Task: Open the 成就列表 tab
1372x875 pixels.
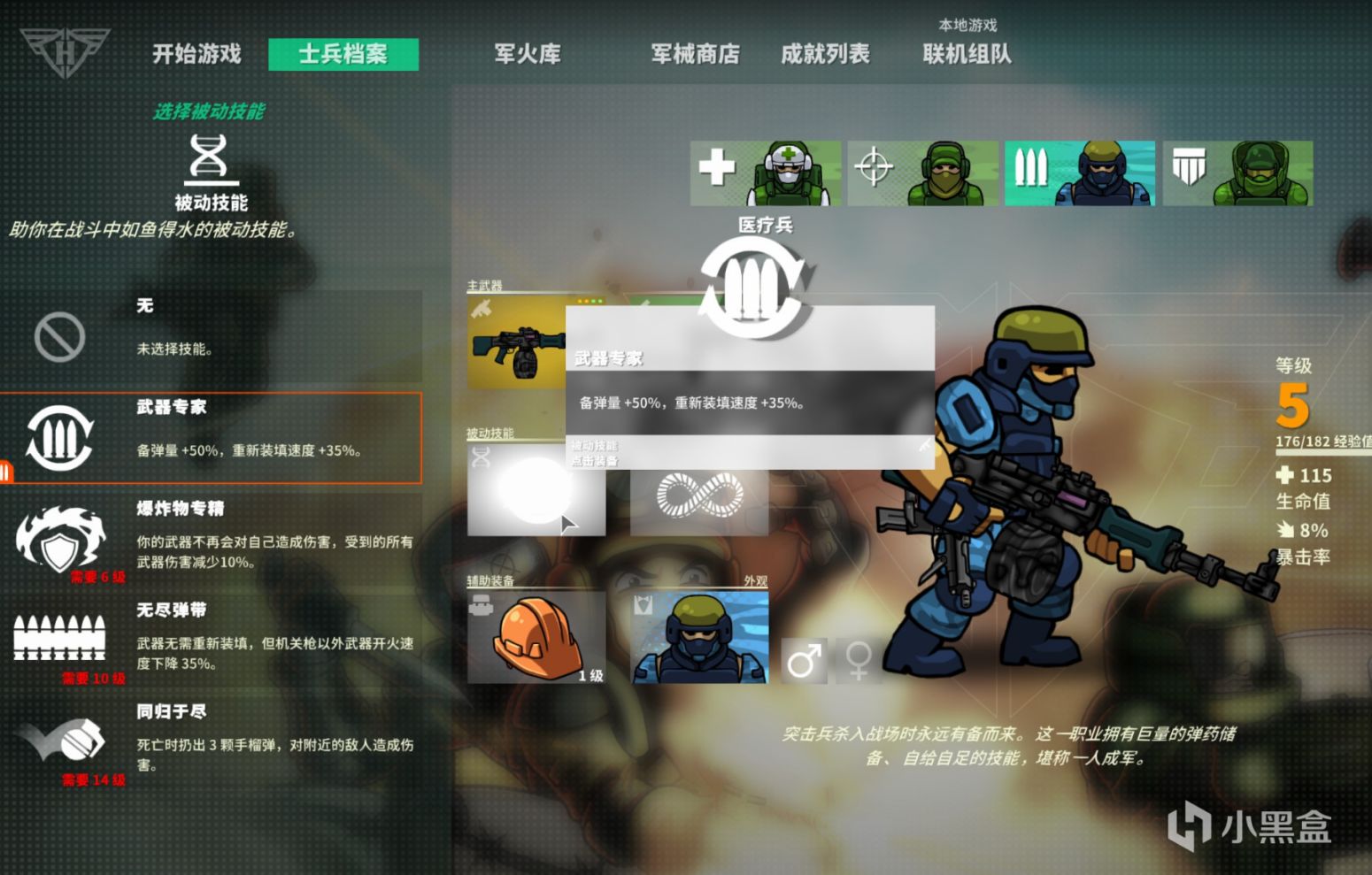Action: 825,55
